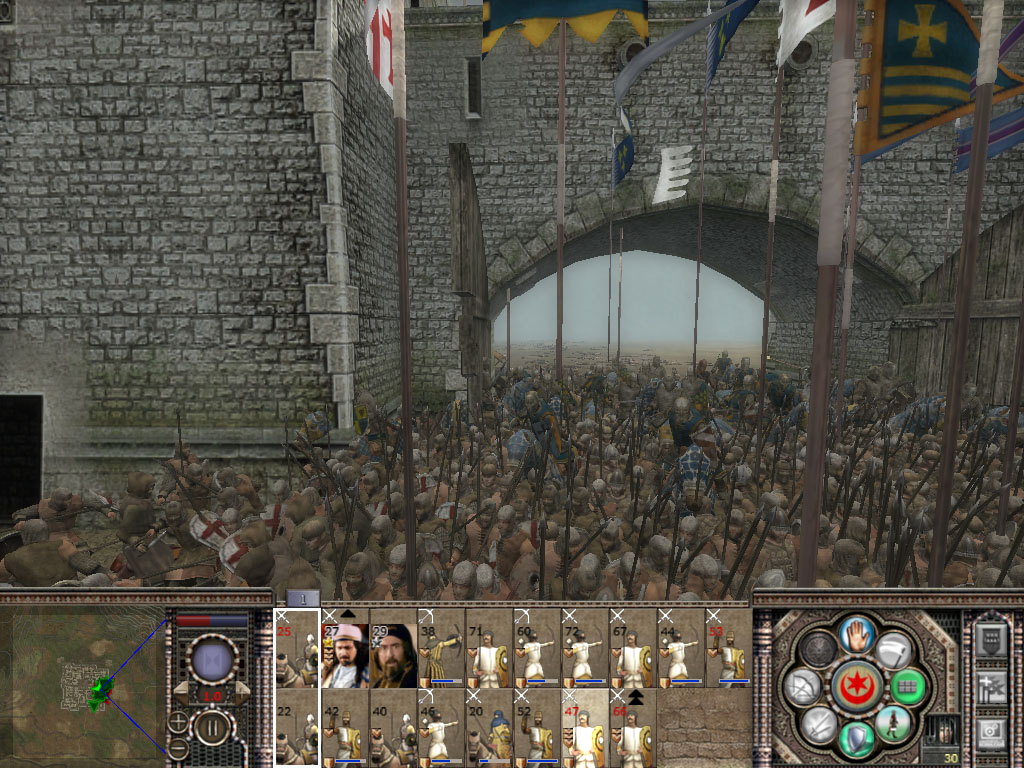Switch to army group tab 1
1024x768 pixels.
click(x=303, y=598)
